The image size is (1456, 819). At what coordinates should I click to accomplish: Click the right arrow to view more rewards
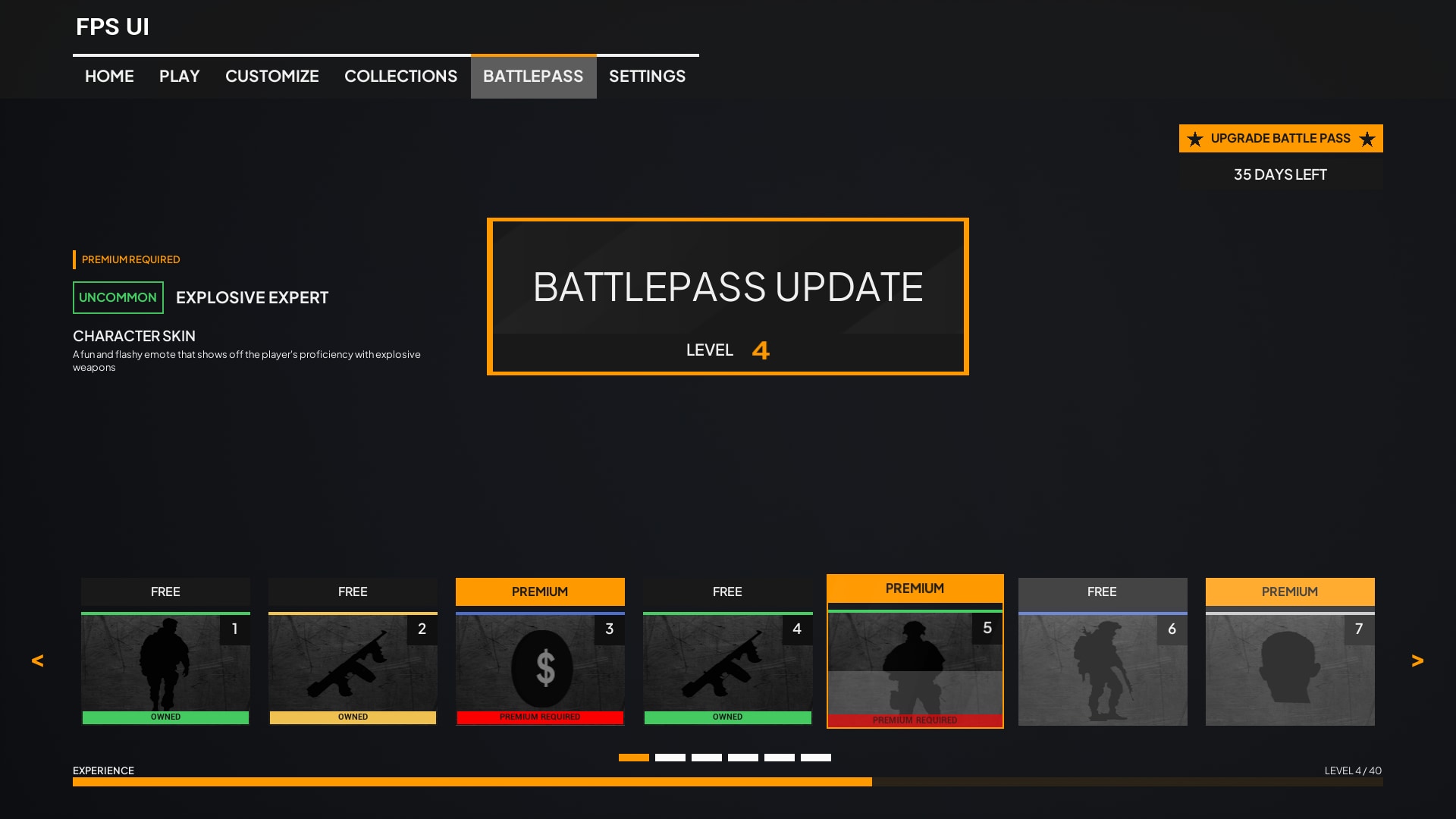[x=1418, y=660]
